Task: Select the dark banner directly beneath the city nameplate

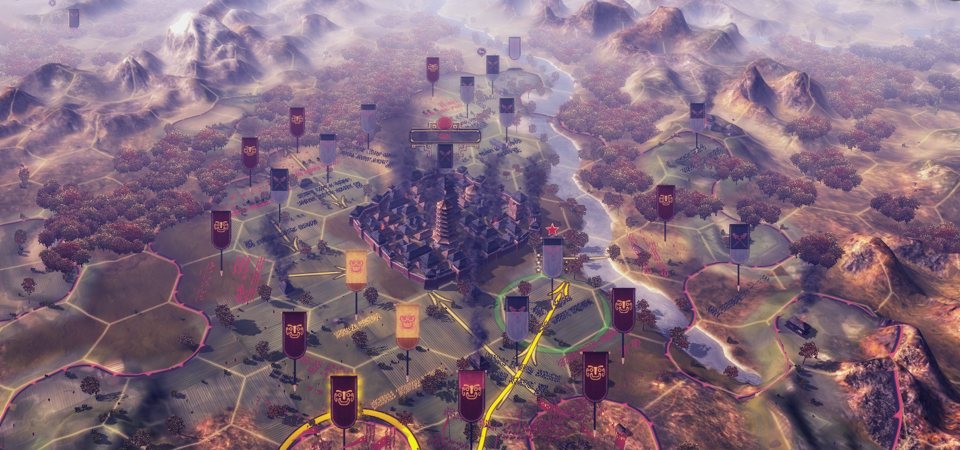Action: coord(445,156)
